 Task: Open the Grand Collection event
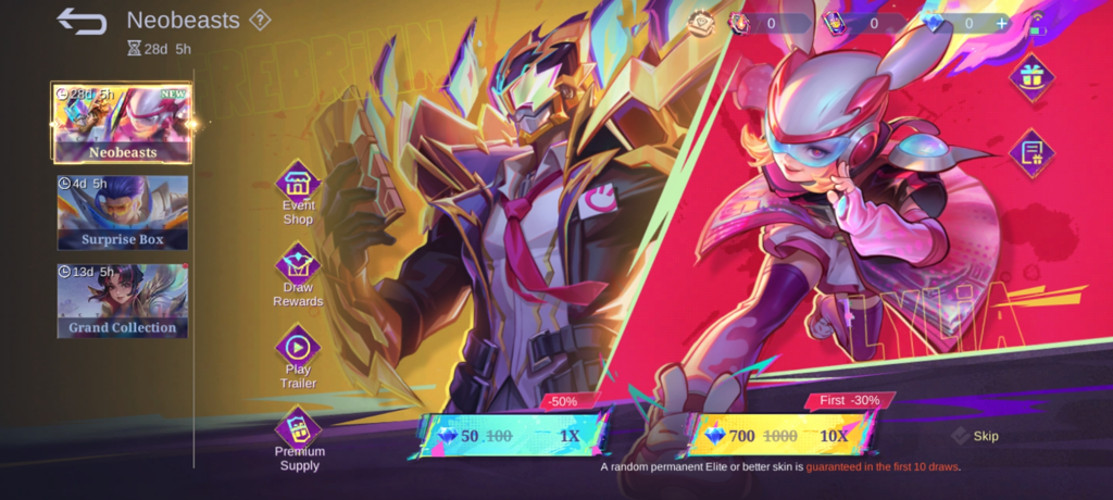coord(122,300)
